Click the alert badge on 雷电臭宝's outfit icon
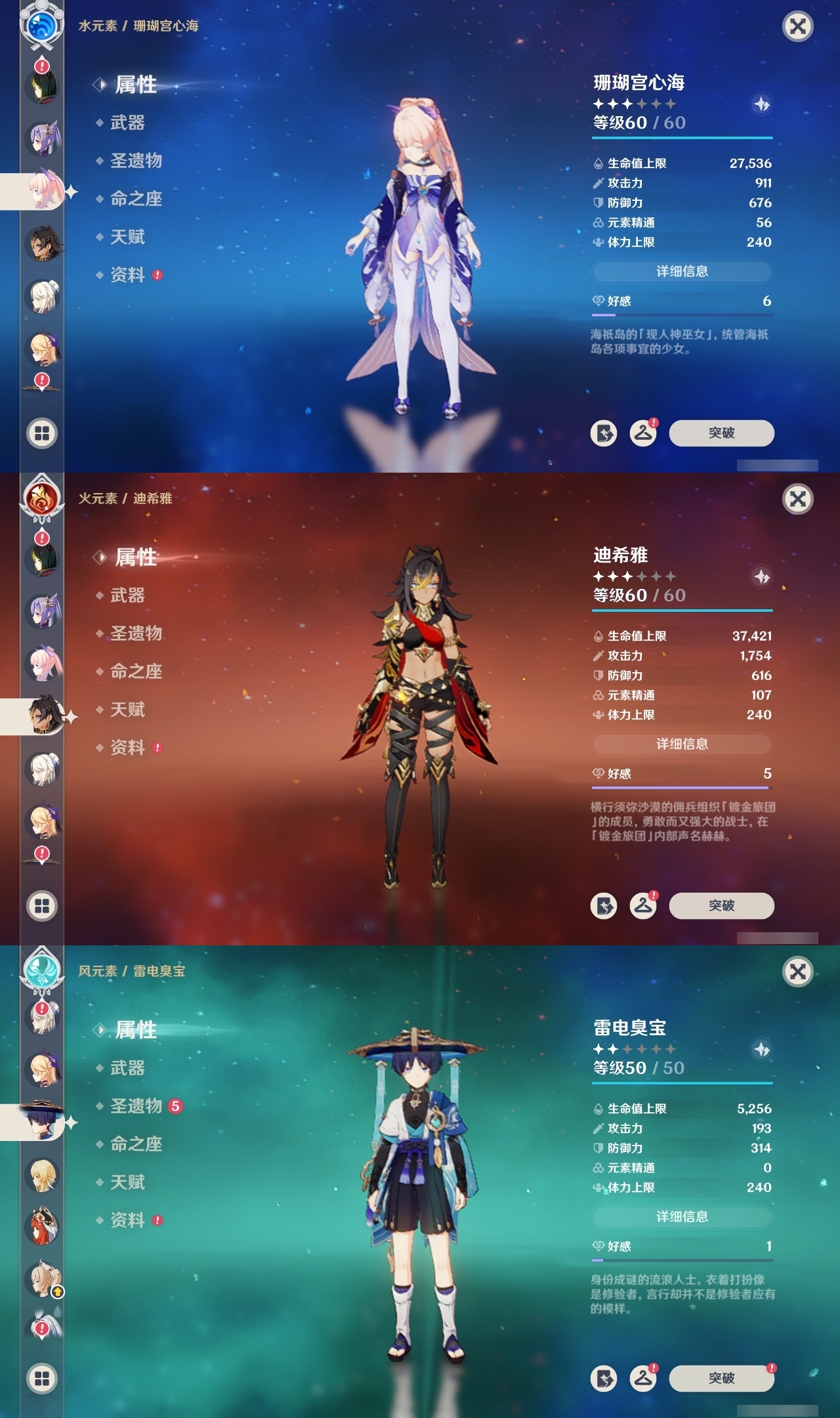 [654, 1367]
